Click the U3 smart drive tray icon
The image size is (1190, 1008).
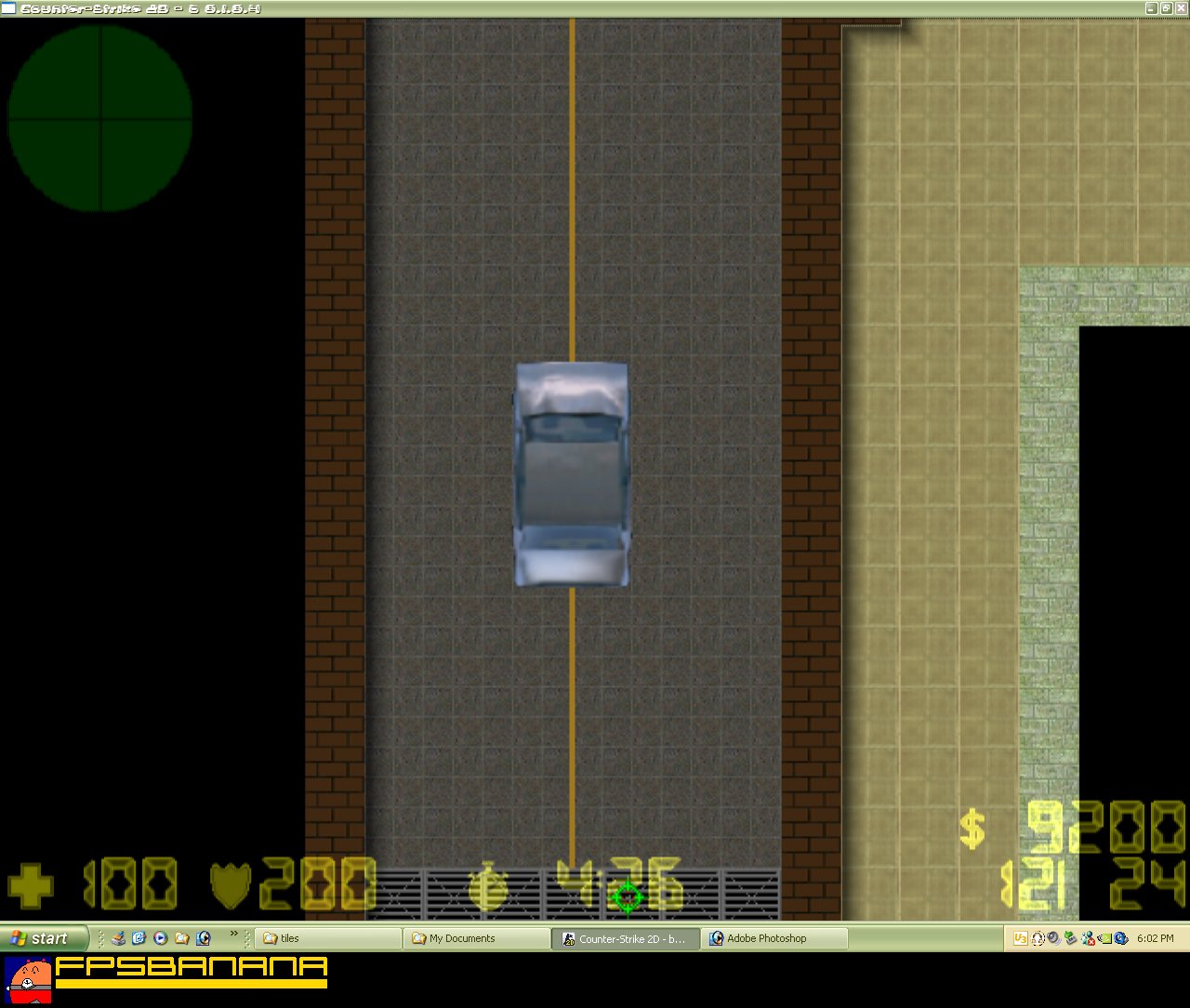(1021, 938)
